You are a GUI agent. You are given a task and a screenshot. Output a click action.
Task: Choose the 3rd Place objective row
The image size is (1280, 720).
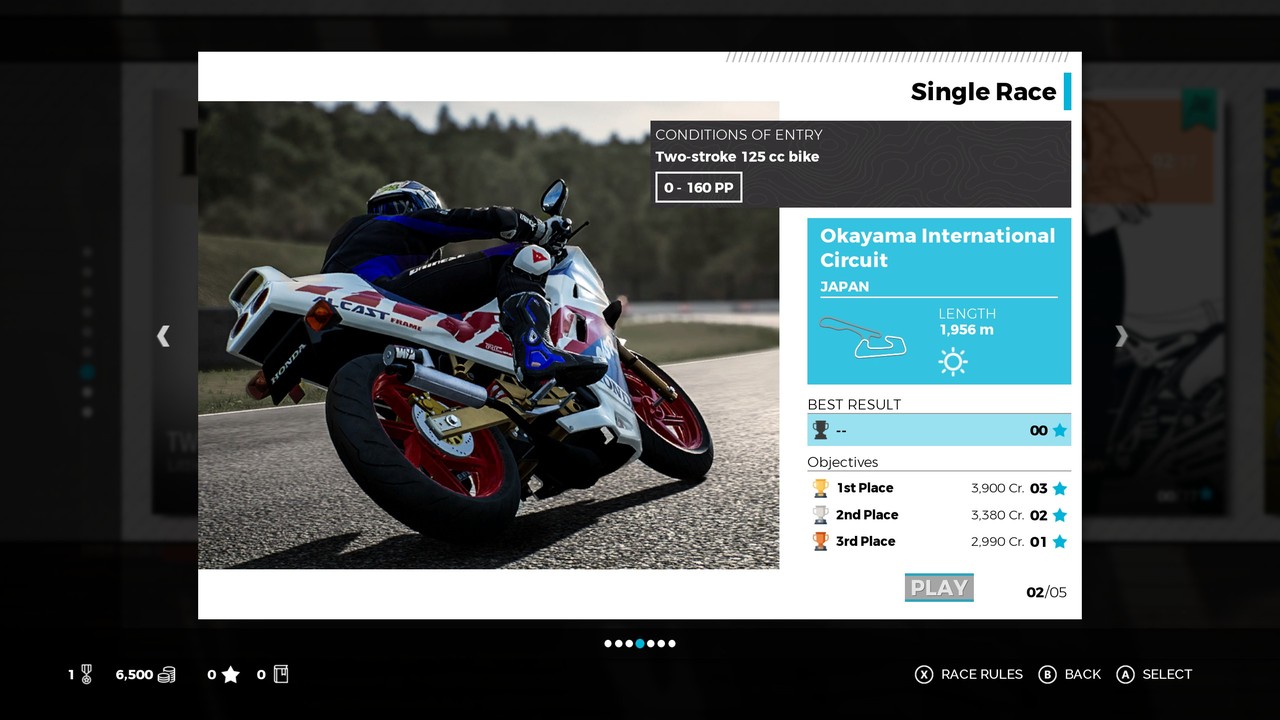tap(939, 541)
